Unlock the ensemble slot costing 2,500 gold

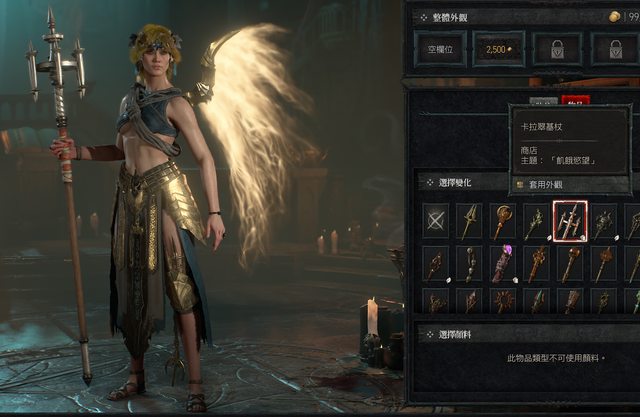pyautogui.click(x=498, y=47)
